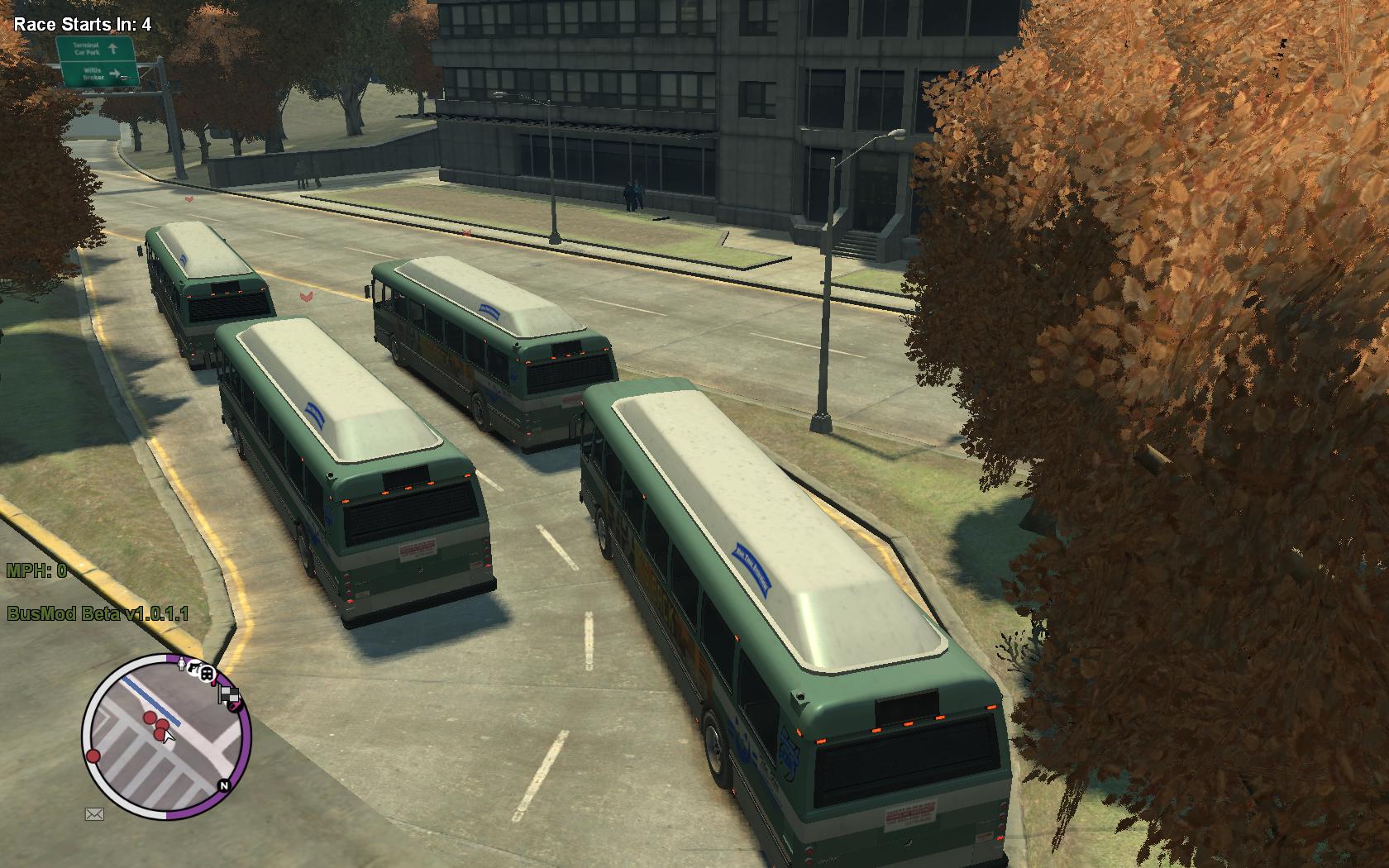Click the north compass marker on radar
Viewport: 1389px width, 868px height.
coord(222,786)
